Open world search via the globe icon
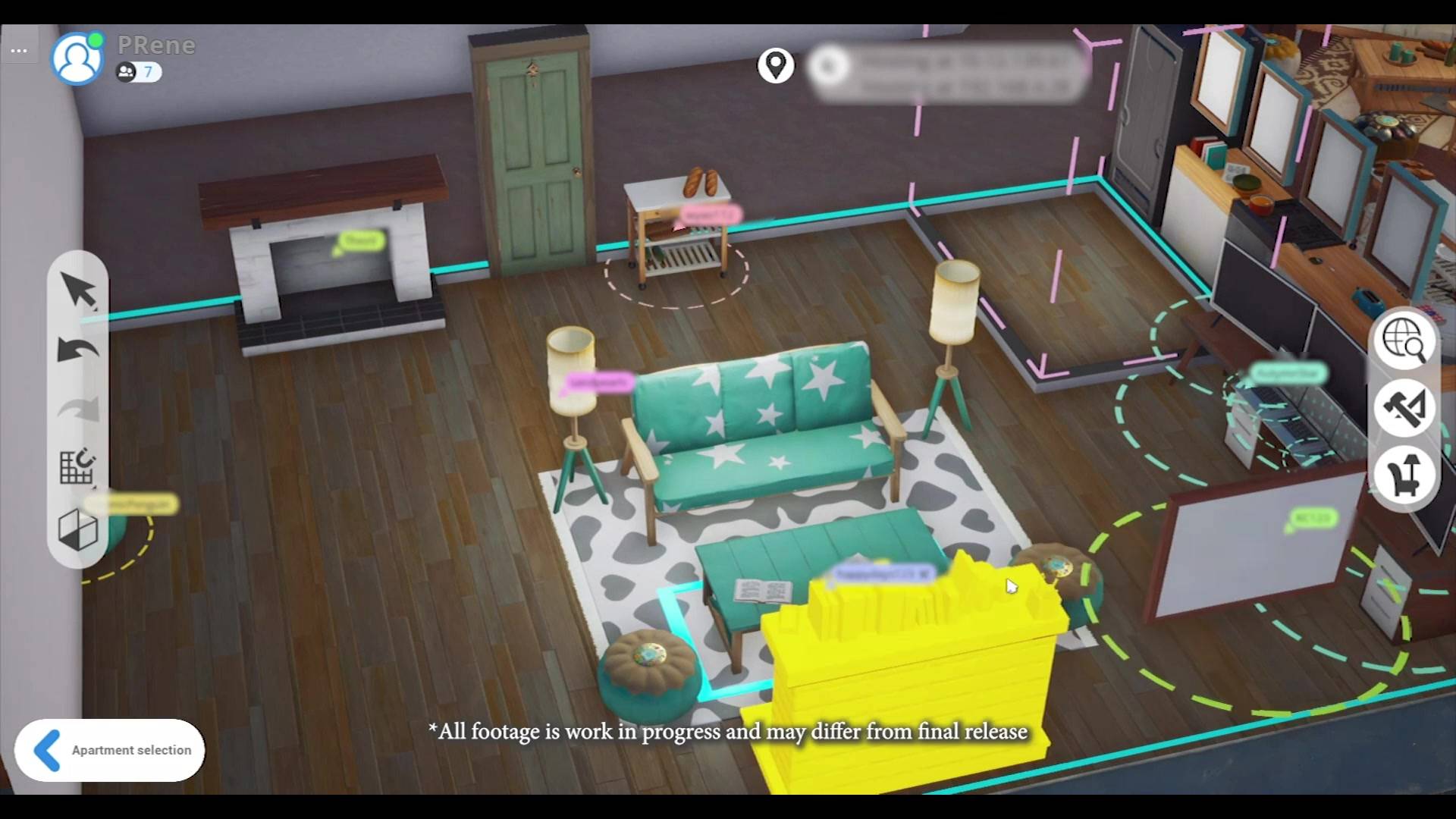The image size is (1456, 819). (1407, 342)
